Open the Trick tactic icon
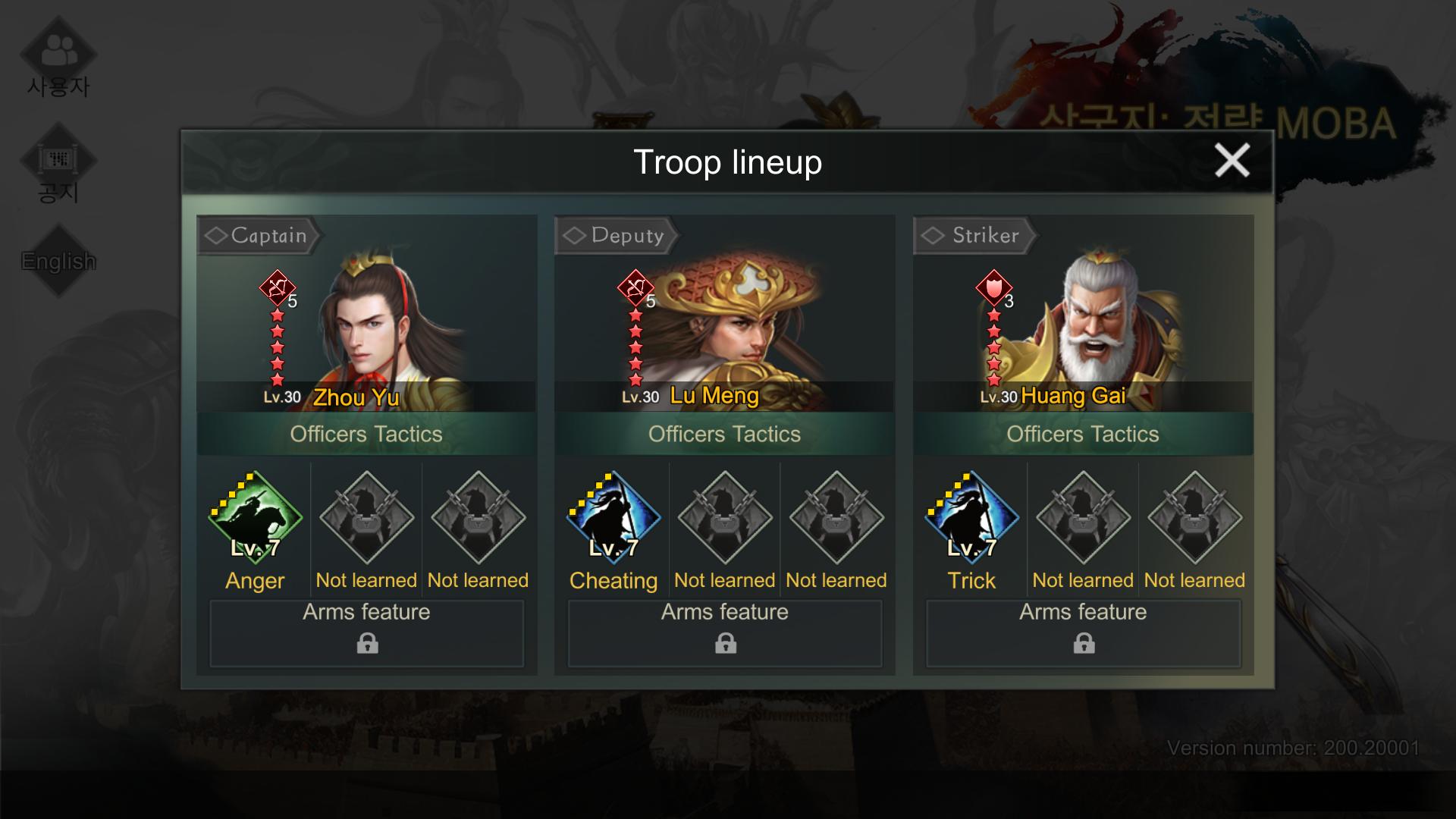Viewport: 1456px width, 819px height. coord(971,517)
